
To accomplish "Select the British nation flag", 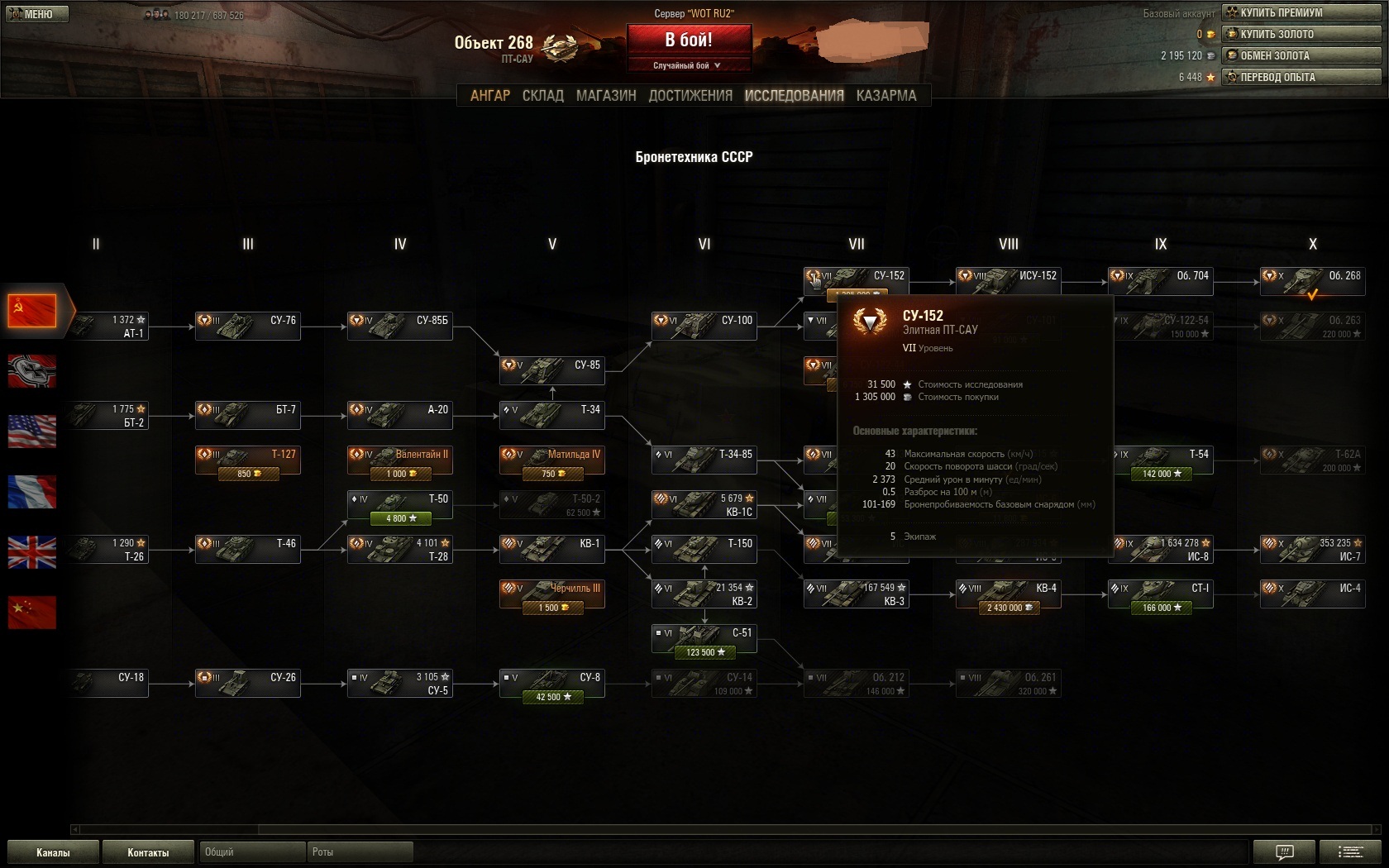I will (32, 552).
